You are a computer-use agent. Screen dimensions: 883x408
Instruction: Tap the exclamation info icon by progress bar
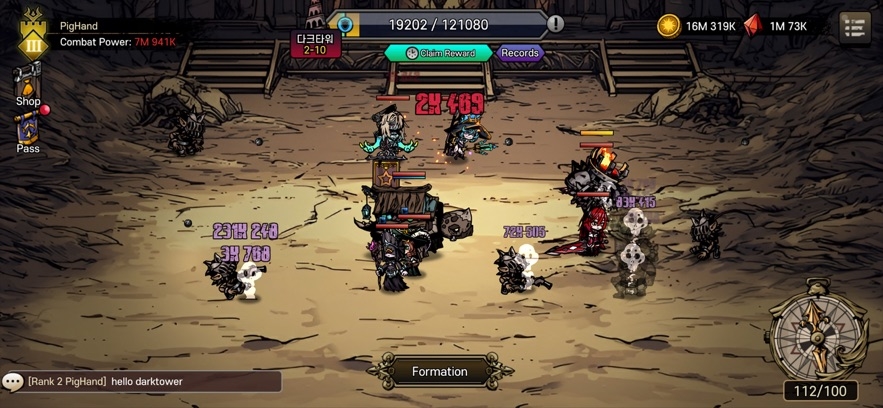pos(555,24)
